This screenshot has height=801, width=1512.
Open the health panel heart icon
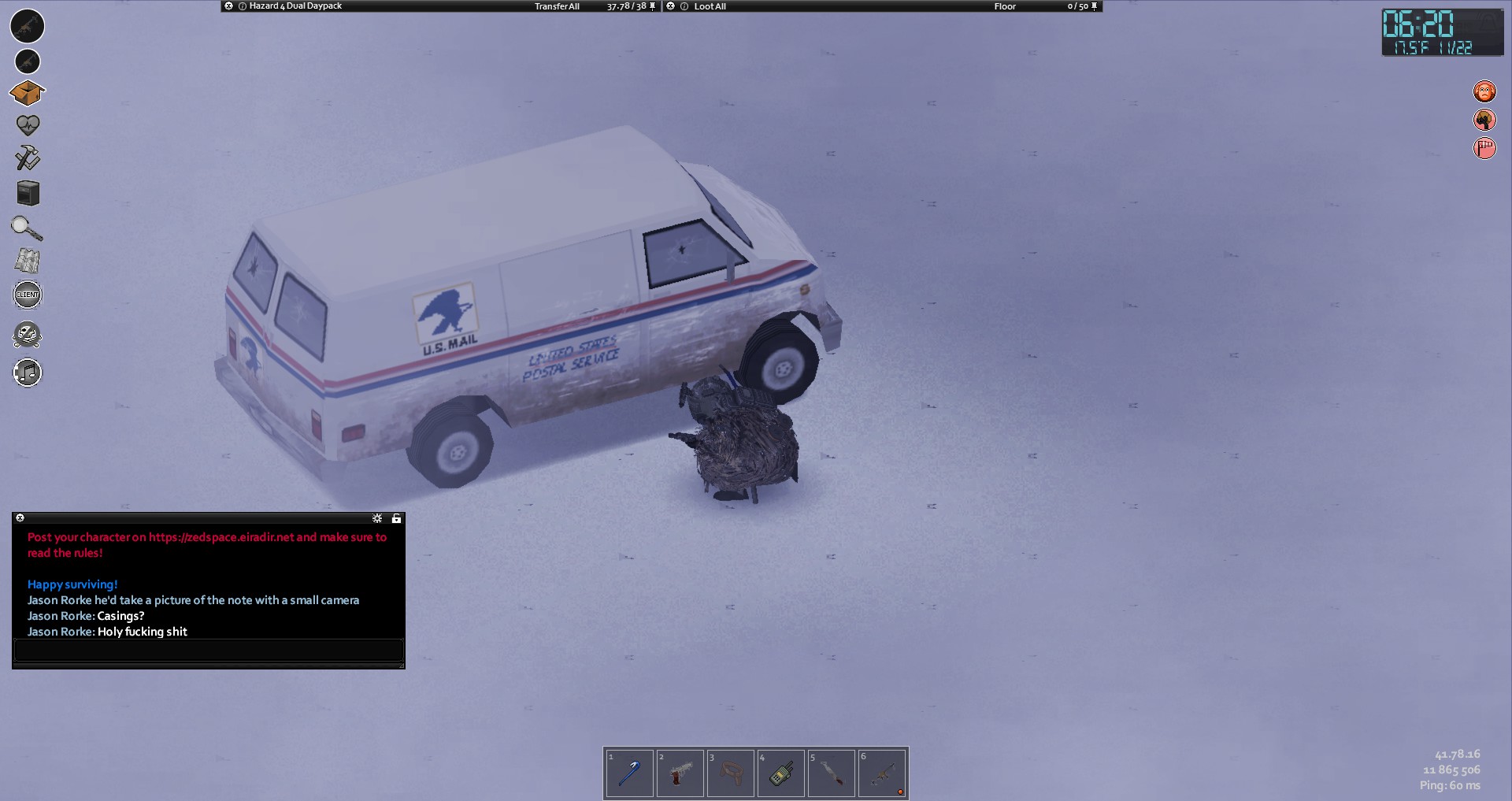tap(28, 124)
